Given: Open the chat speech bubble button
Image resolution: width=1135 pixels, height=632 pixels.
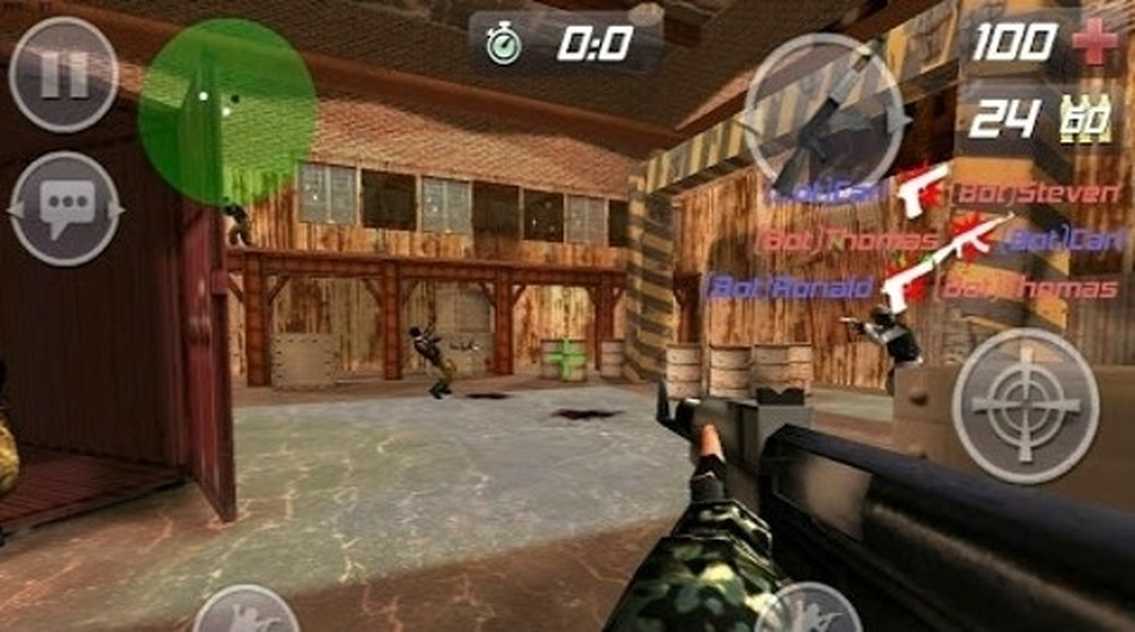Looking at the screenshot, I should pos(65,208).
